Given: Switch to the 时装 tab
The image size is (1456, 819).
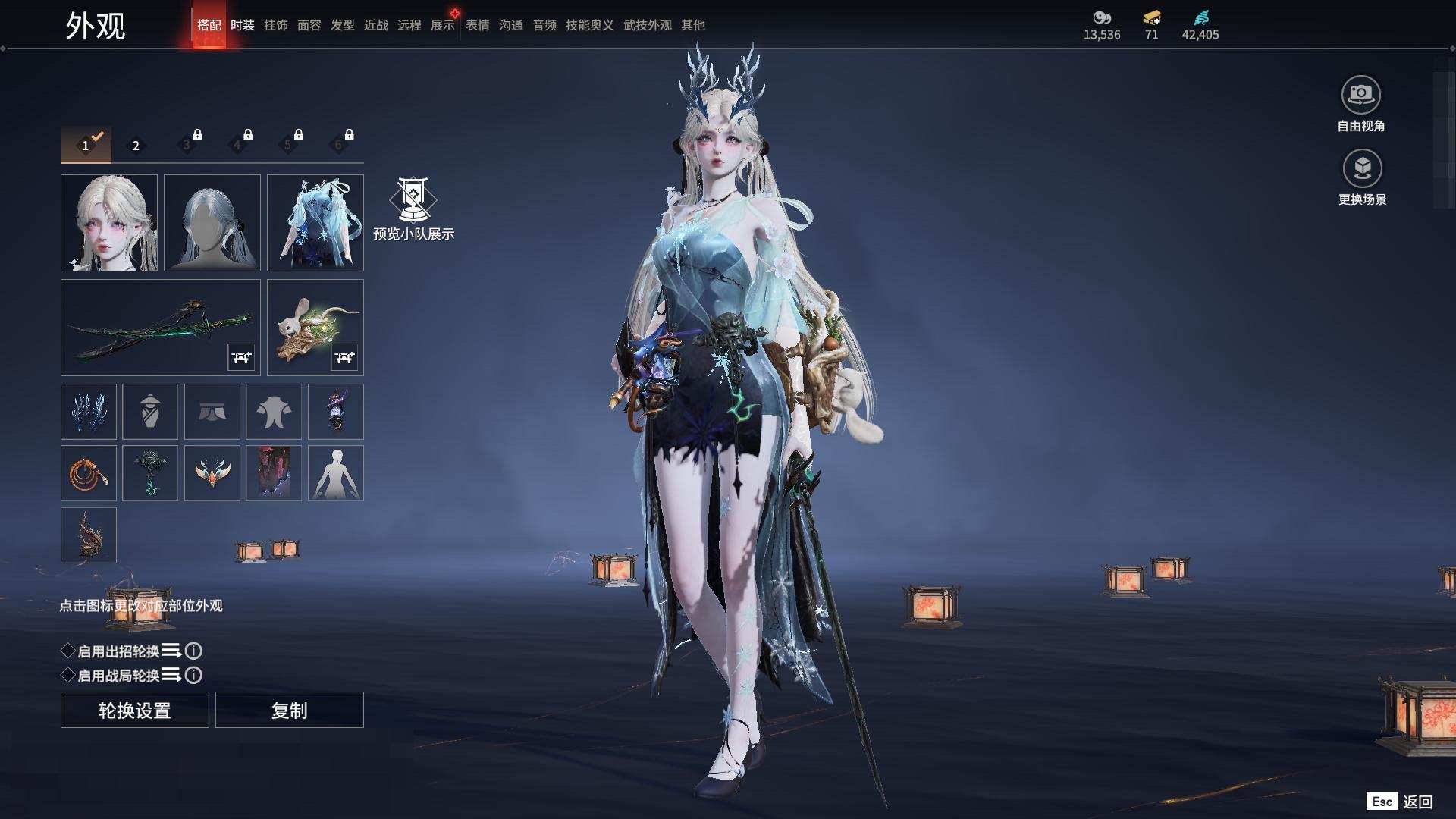Looking at the screenshot, I should point(243,25).
